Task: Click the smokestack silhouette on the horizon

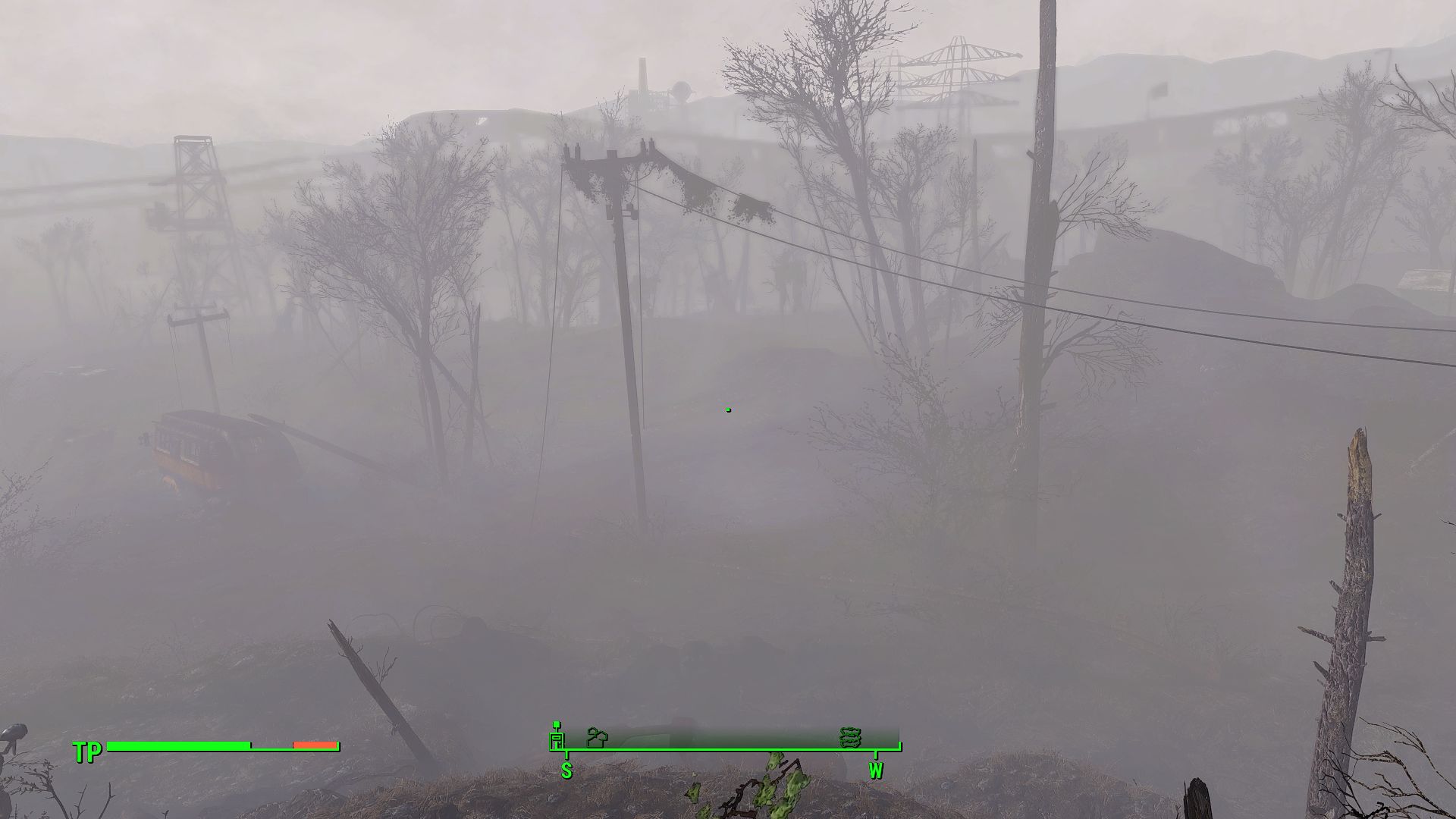Action: point(643,72)
